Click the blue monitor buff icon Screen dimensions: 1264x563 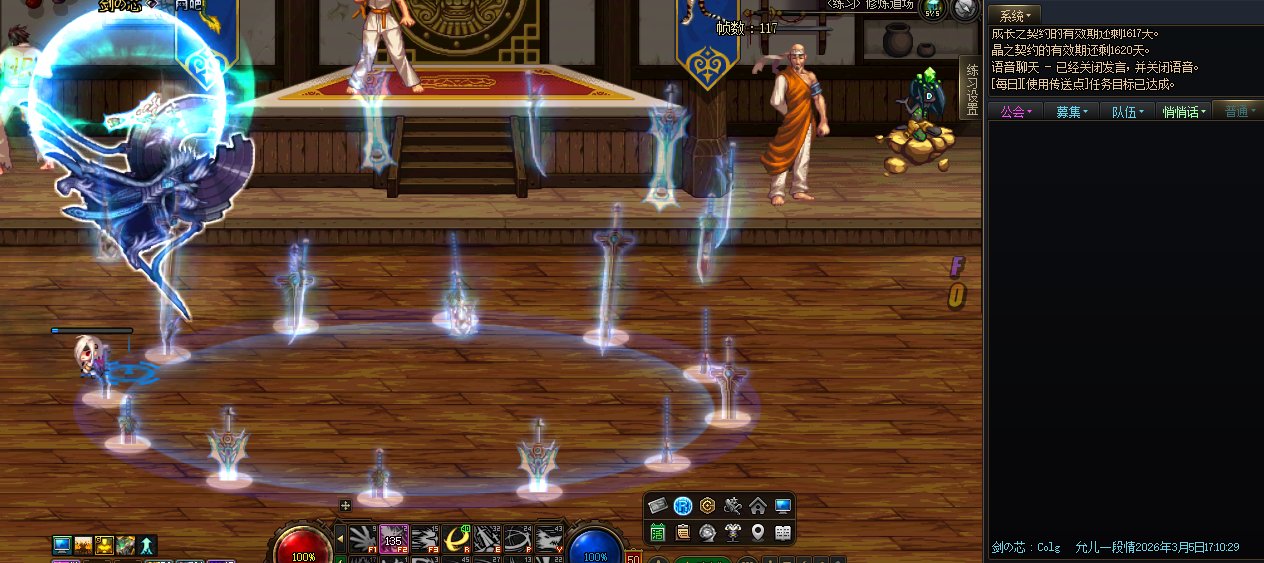pos(62,545)
